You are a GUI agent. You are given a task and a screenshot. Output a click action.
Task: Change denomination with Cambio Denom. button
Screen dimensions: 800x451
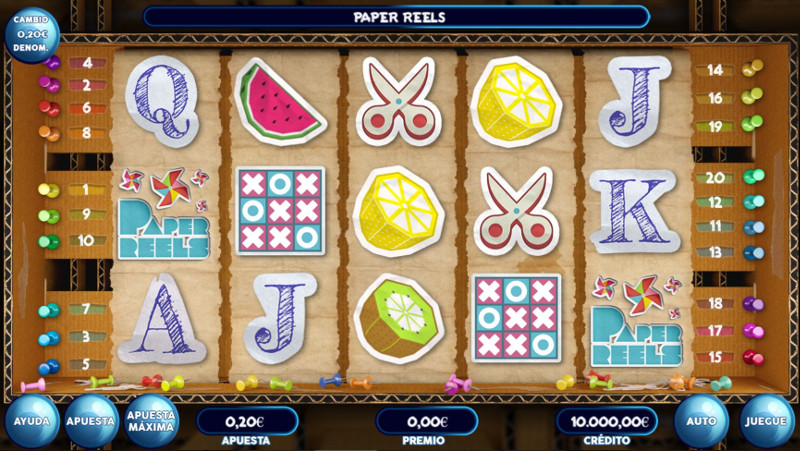[x=31, y=34]
